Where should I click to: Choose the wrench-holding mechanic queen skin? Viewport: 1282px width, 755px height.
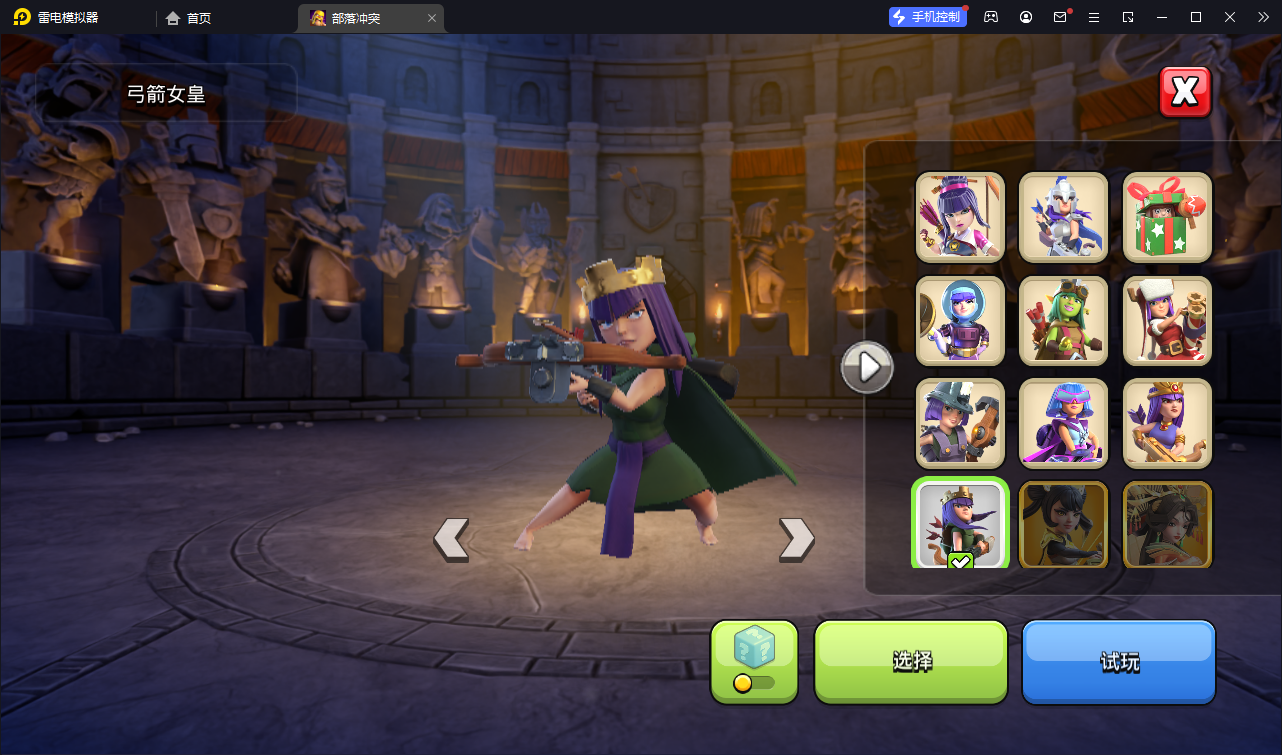tap(960, 424)
